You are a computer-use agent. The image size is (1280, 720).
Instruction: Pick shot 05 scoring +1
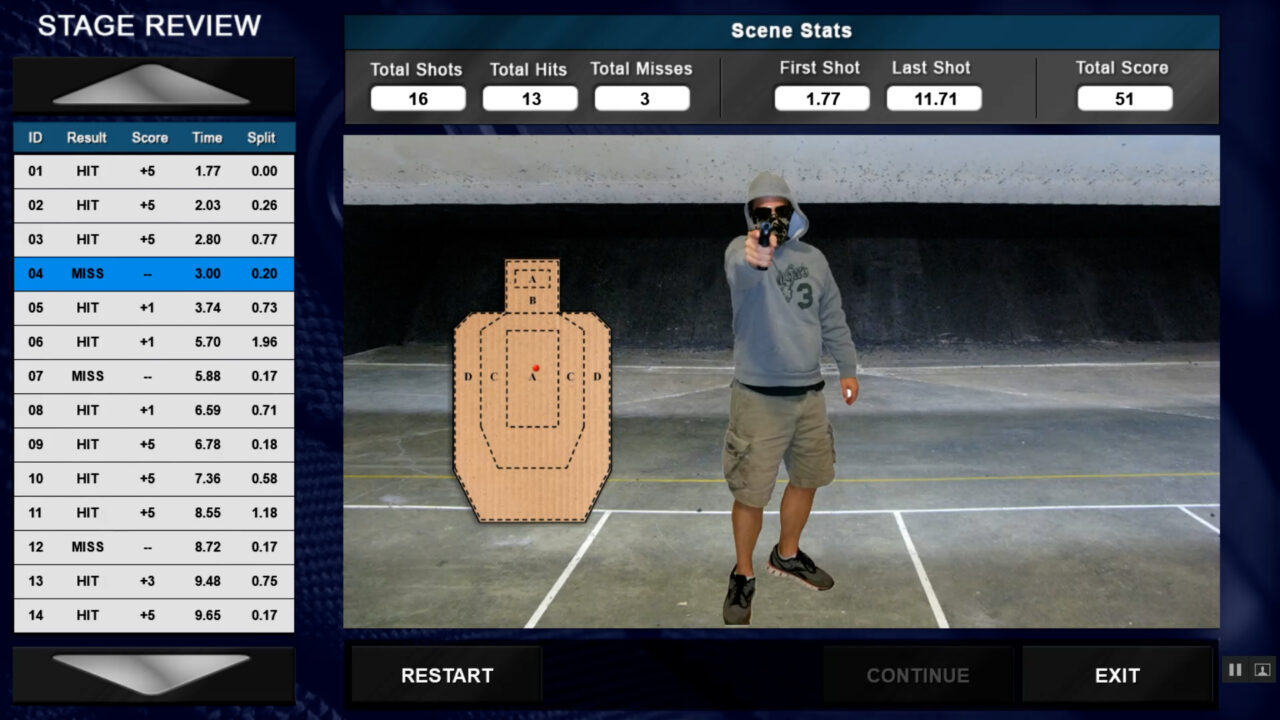(x=154, y=308)
